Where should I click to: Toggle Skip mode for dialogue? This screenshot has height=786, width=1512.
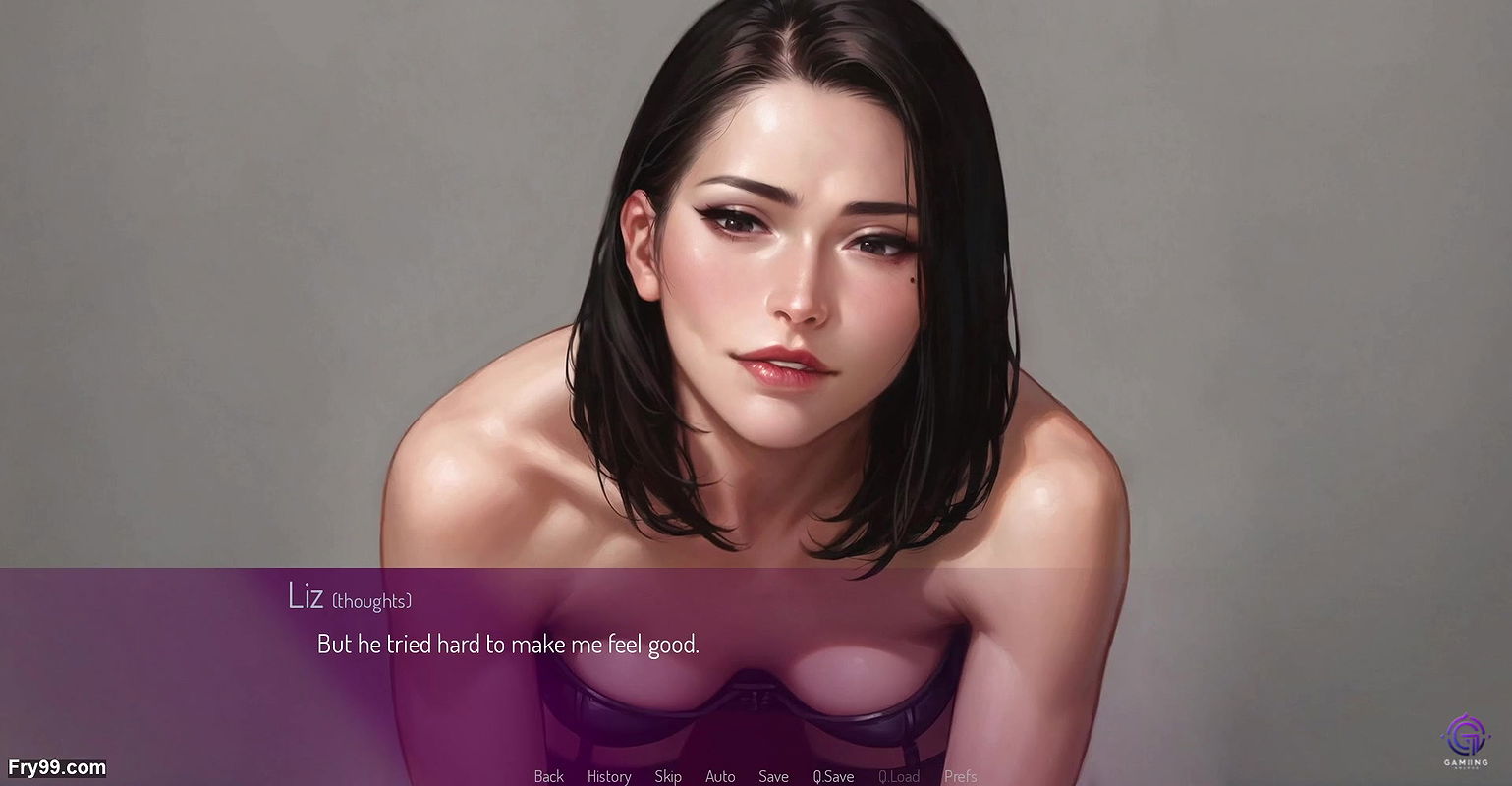668,776
